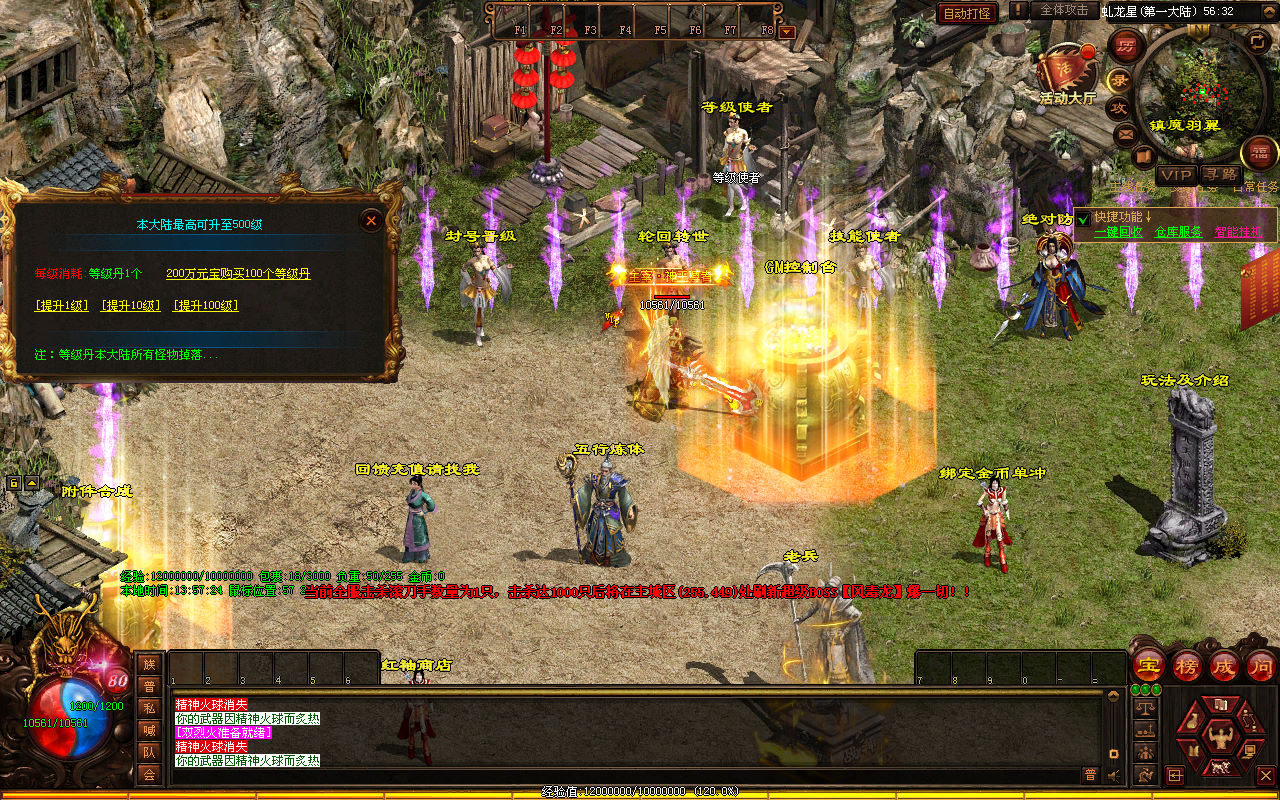Toggle the 快捷功能 checkbox
This screenshot has width=1280, height=800.
[1083, 219]
